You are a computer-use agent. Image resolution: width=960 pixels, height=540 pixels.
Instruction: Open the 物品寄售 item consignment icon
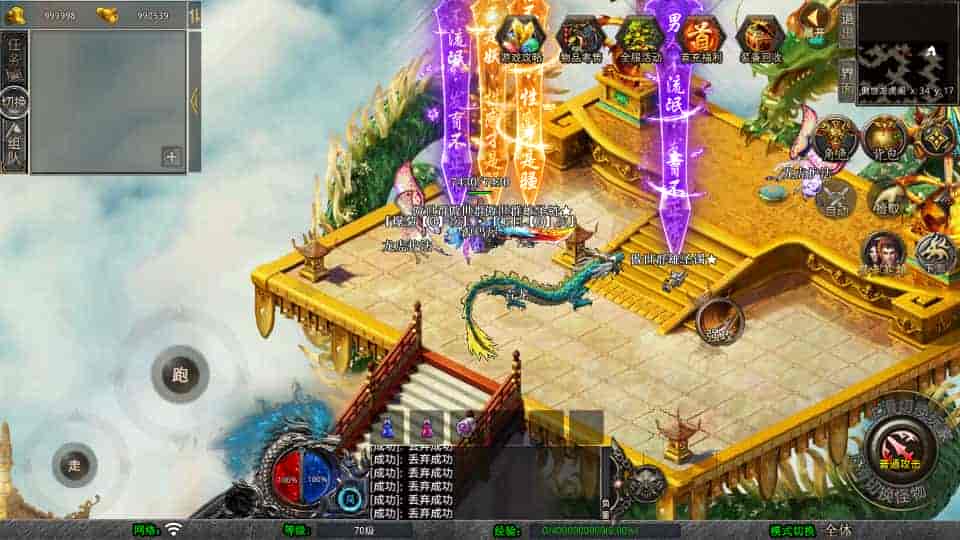[581, 39]
